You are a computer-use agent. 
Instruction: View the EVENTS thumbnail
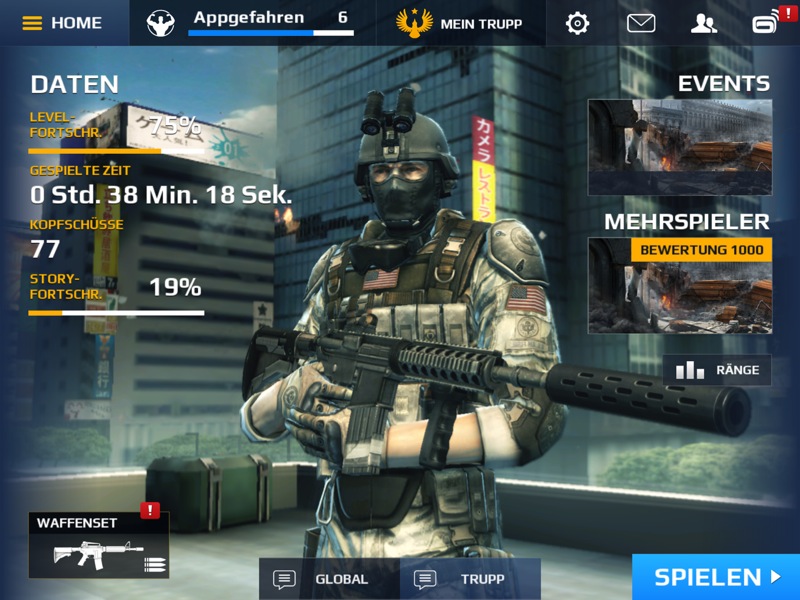coord(679,147)
